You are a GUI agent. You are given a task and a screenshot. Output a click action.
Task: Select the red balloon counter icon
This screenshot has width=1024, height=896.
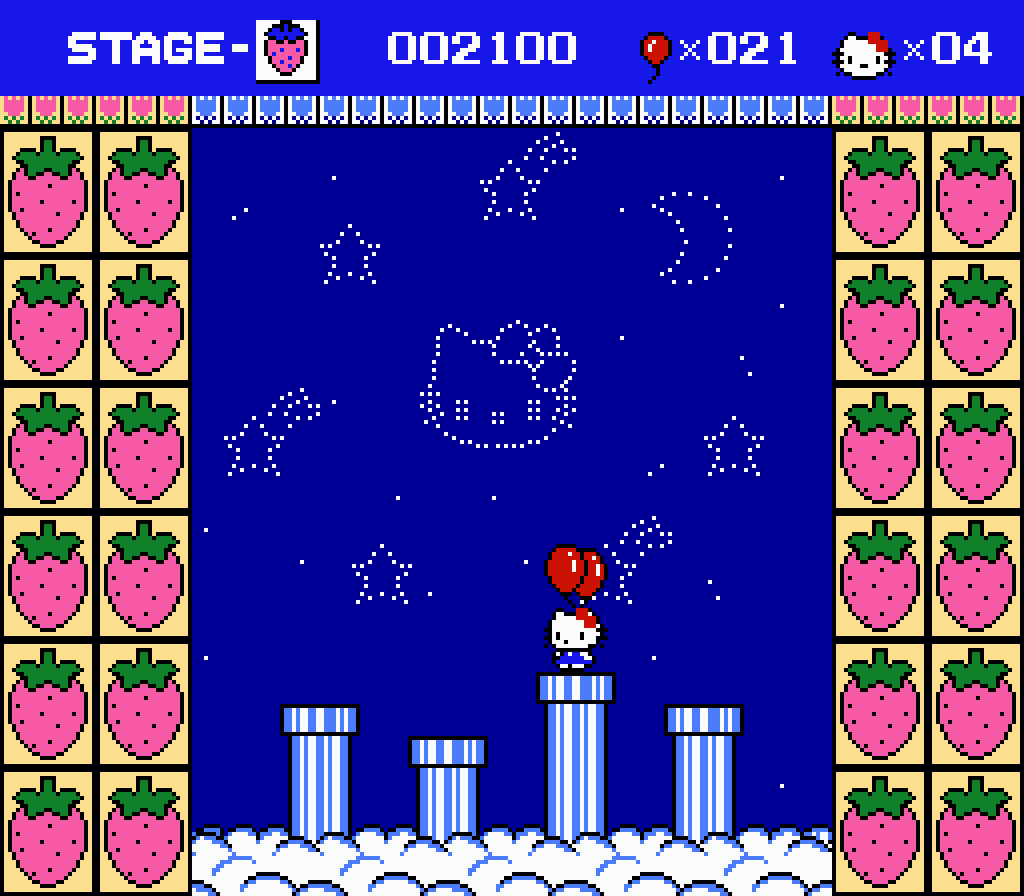[655, 52]
